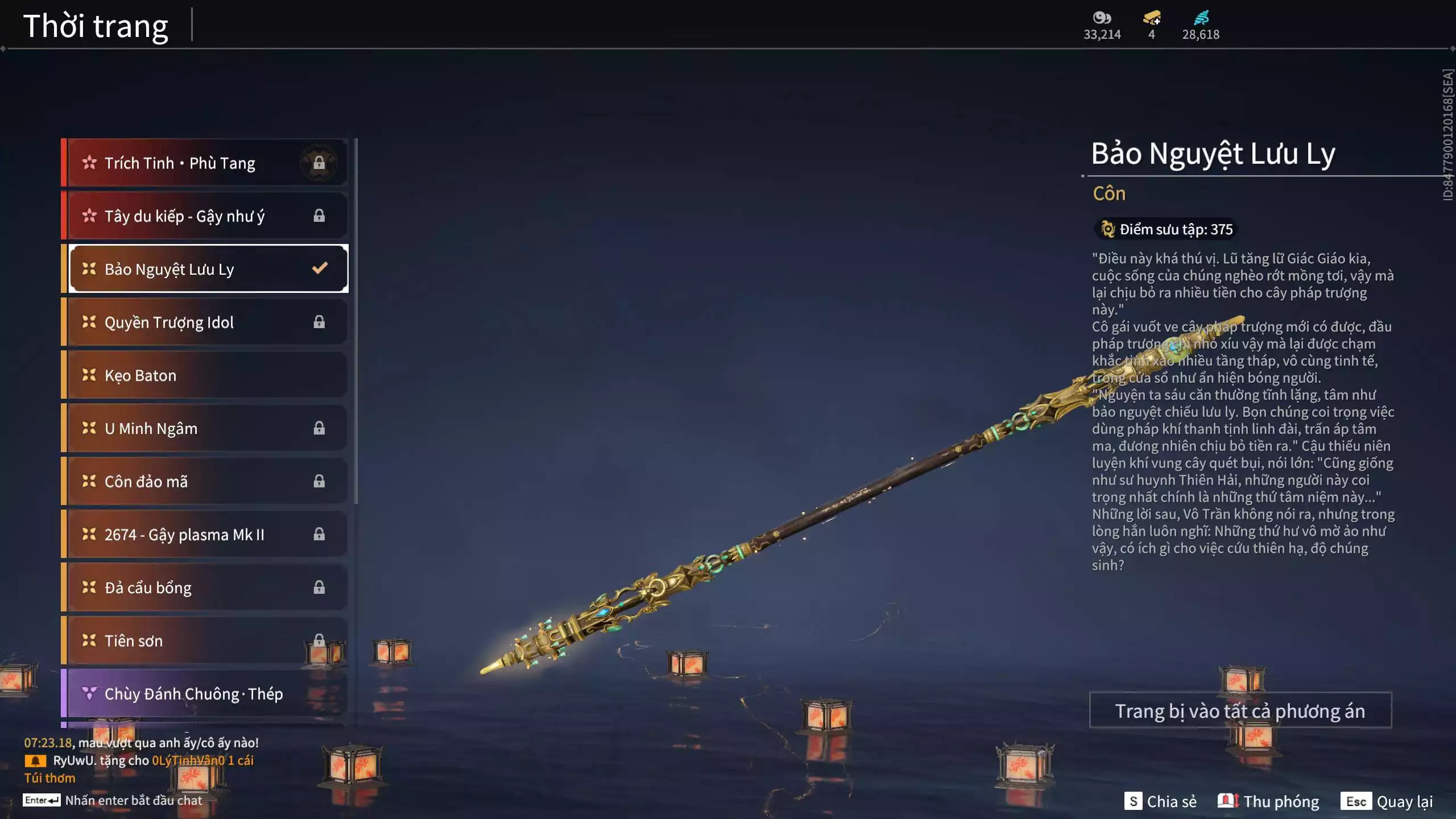1456x819 pixels.
Task: Select the Đả cẩu bổng skin
Action: pyautogui.click(x=205, y=588)
